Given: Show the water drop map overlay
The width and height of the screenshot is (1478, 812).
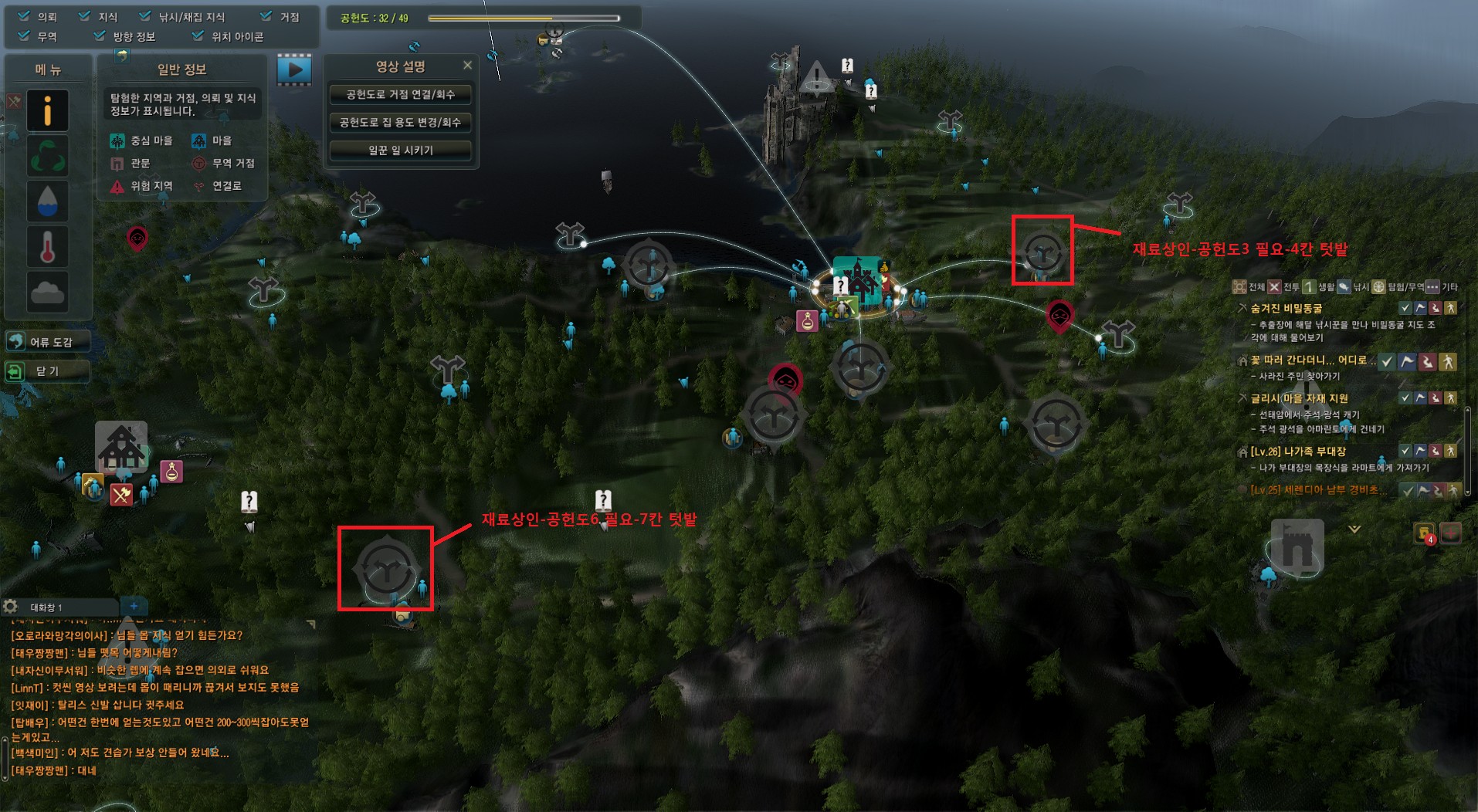Looking at the screenshot, I should pyautogui.click(x=47, y=201).
